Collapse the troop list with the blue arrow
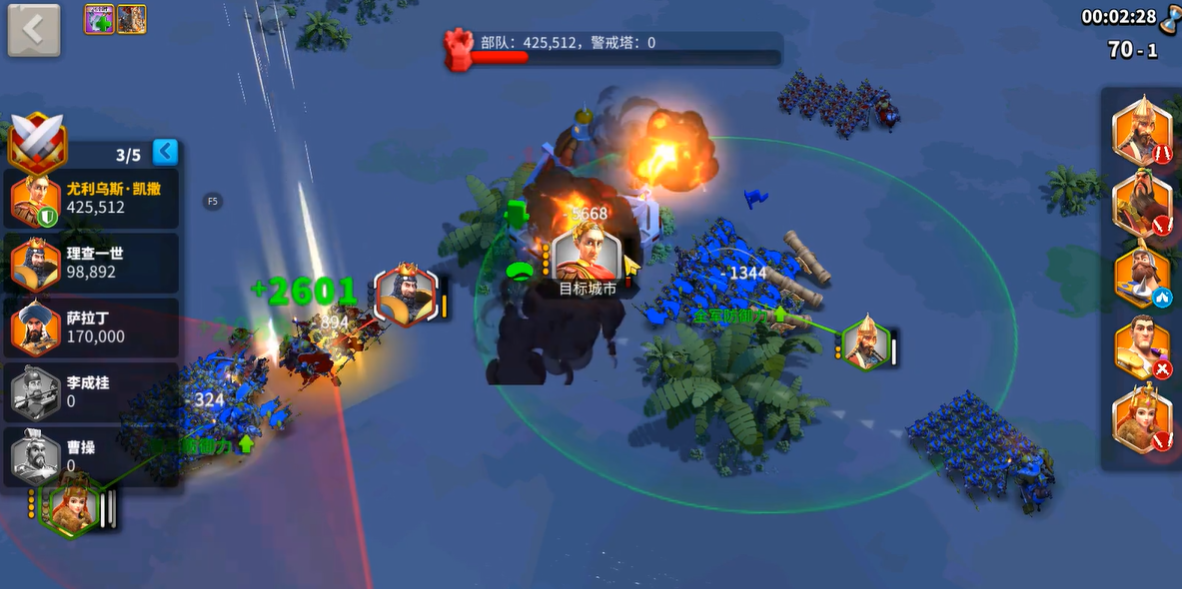This screenshot has width=1182, height=589. (165, 152)
